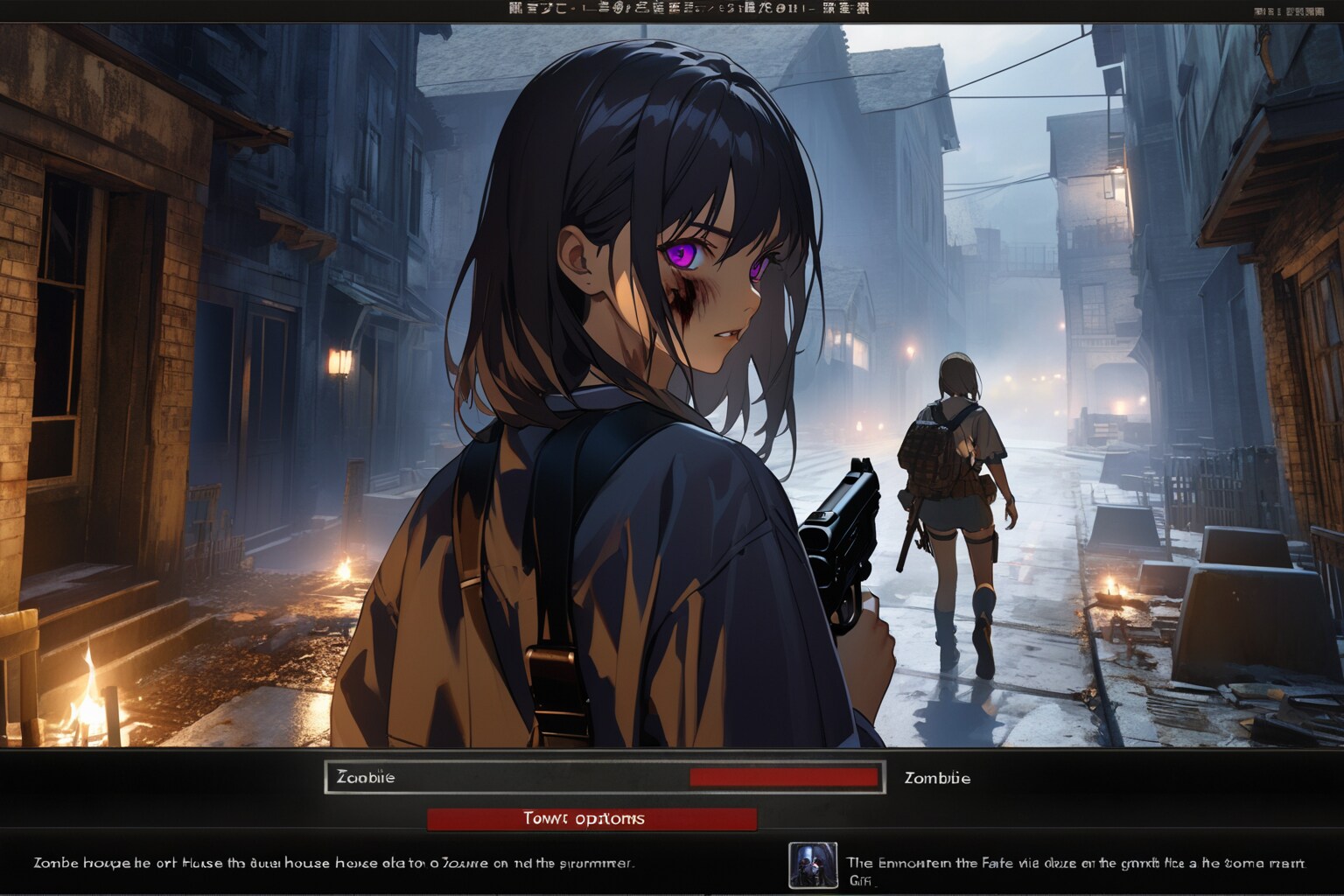This screenshot has width=1344, height=896.
Task: Select the character portrait icon
Action: (x=813, y=865)
